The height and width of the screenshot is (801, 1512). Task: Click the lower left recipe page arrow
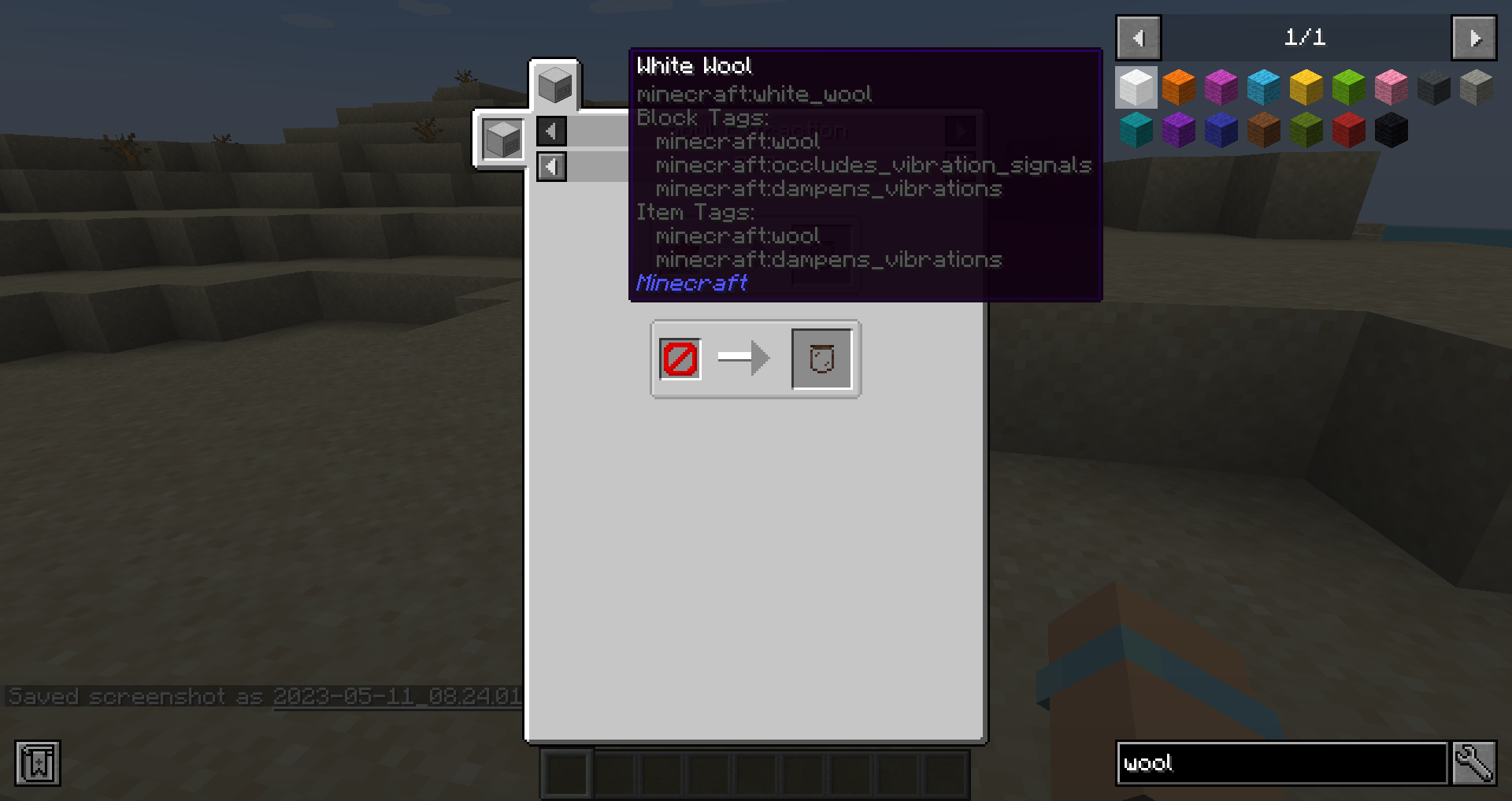(551, 166)
